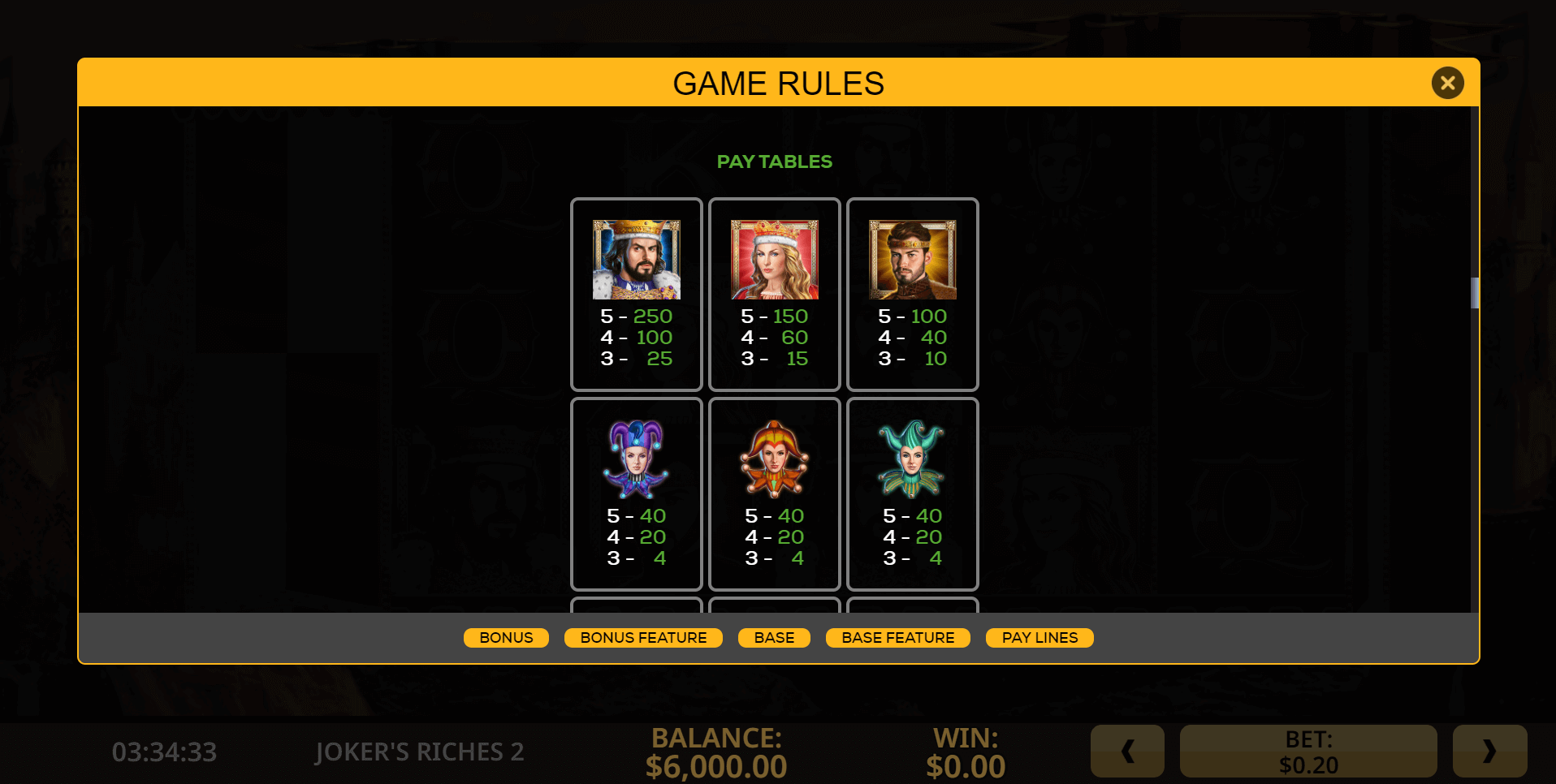Close the Game Rules window
This screenshot has width=1556, height=784.
(x=1447, y=83)
